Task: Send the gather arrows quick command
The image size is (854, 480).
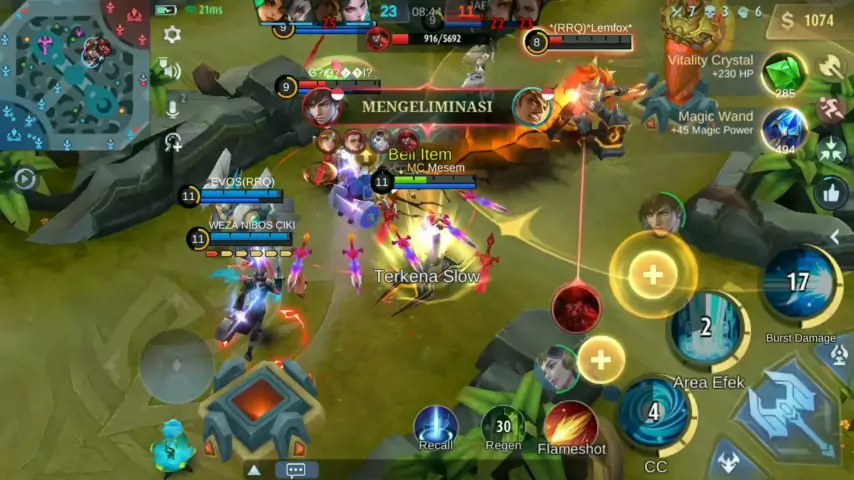Action: pos(831,150)
